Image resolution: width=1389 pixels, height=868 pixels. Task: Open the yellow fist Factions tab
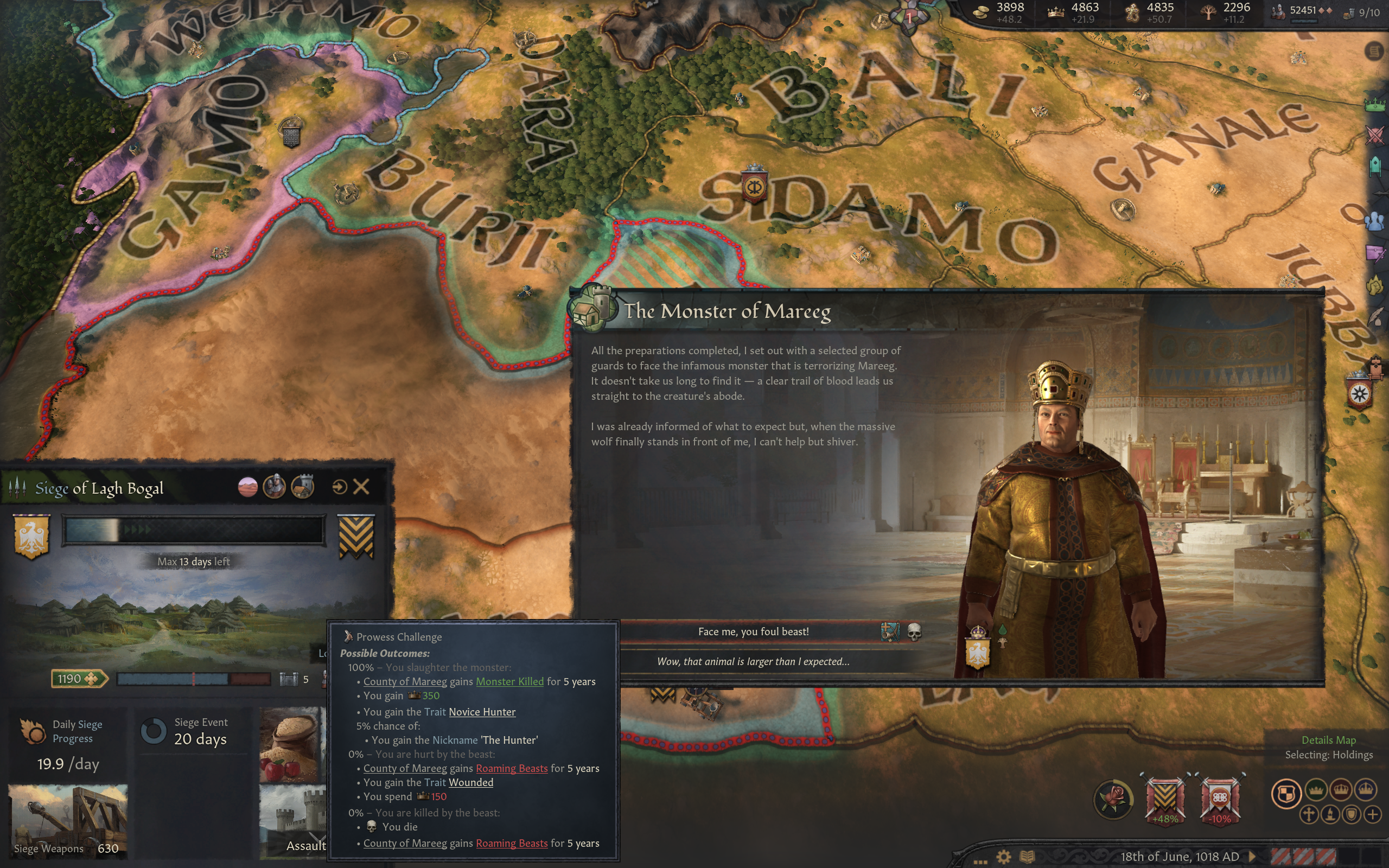point(1375,285)
